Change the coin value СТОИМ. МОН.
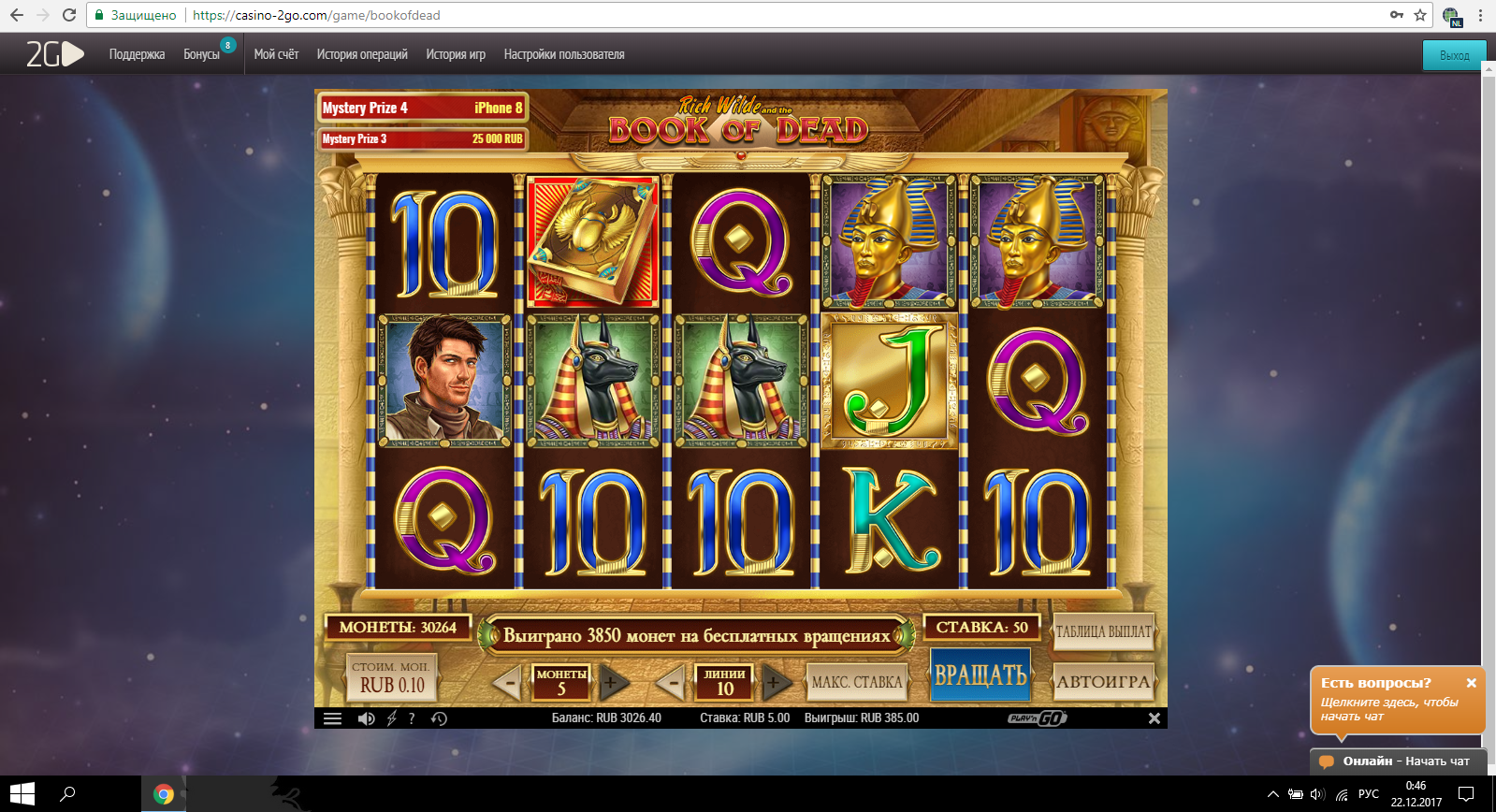Image resolution: width=1496 pixels, height=812 pixels. (x=391, y=678)
